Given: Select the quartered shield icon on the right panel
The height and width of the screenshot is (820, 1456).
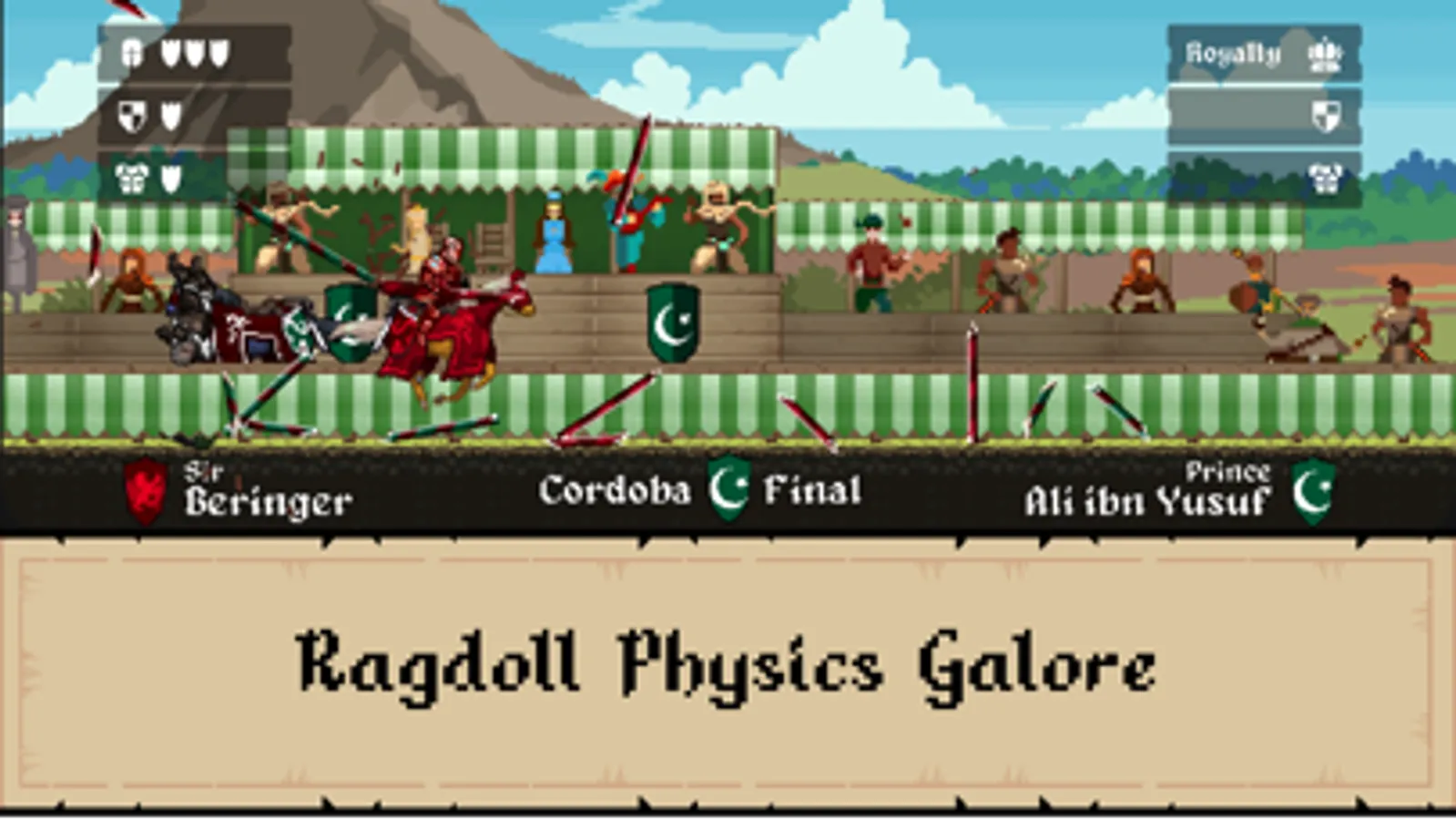Looking at the screenshot, I should [x=1327, y=117].
